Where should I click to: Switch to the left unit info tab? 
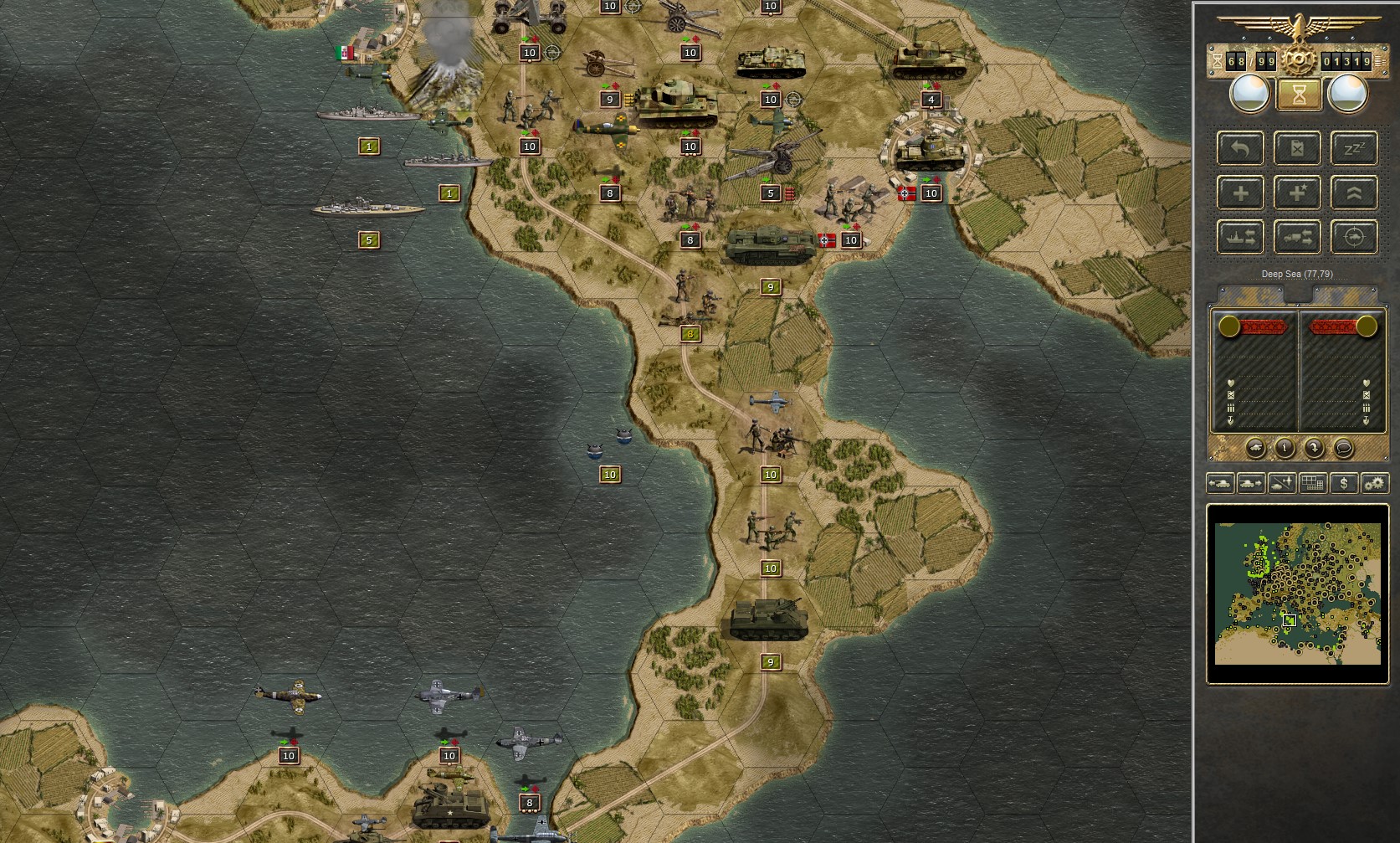click(x=1251, y=294)
